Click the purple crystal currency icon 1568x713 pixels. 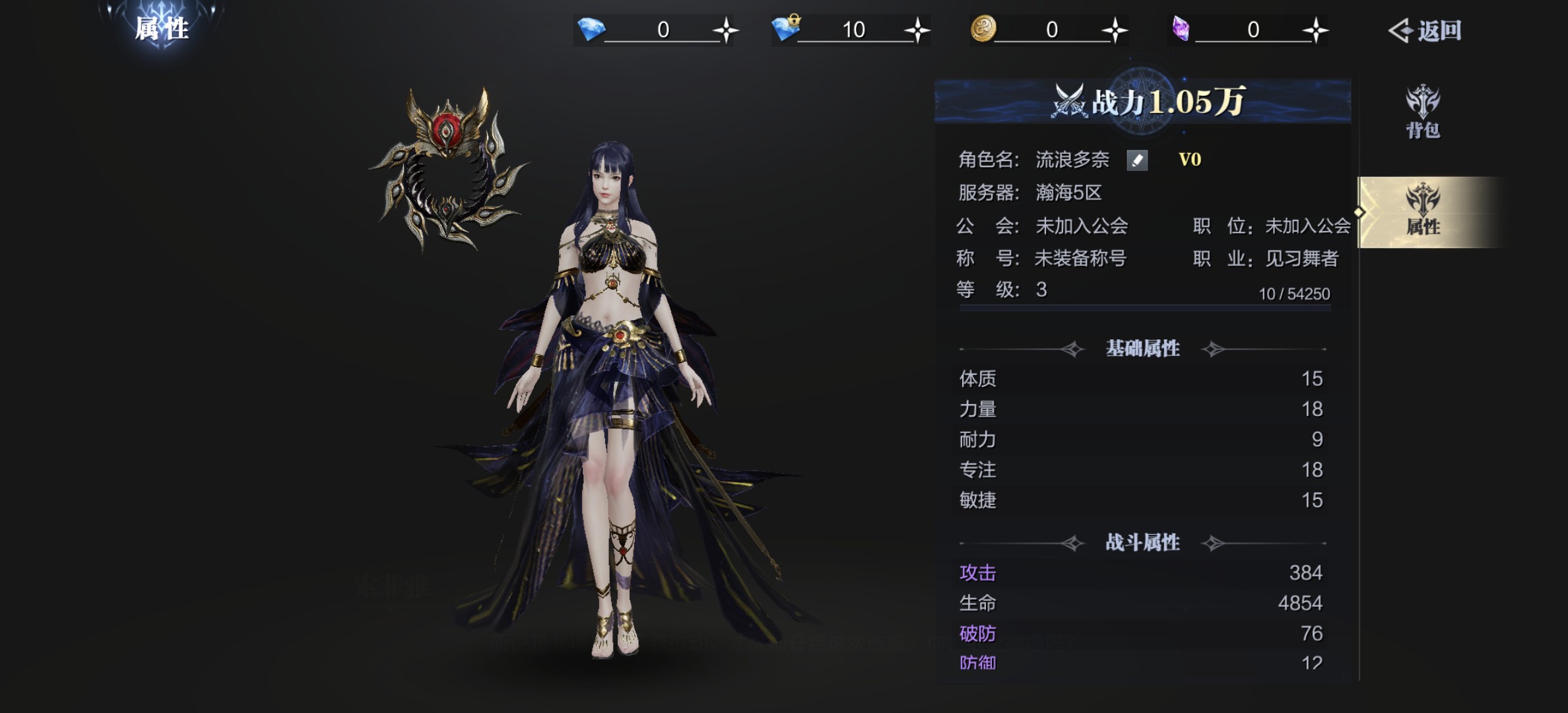(x=1181, y=28)
